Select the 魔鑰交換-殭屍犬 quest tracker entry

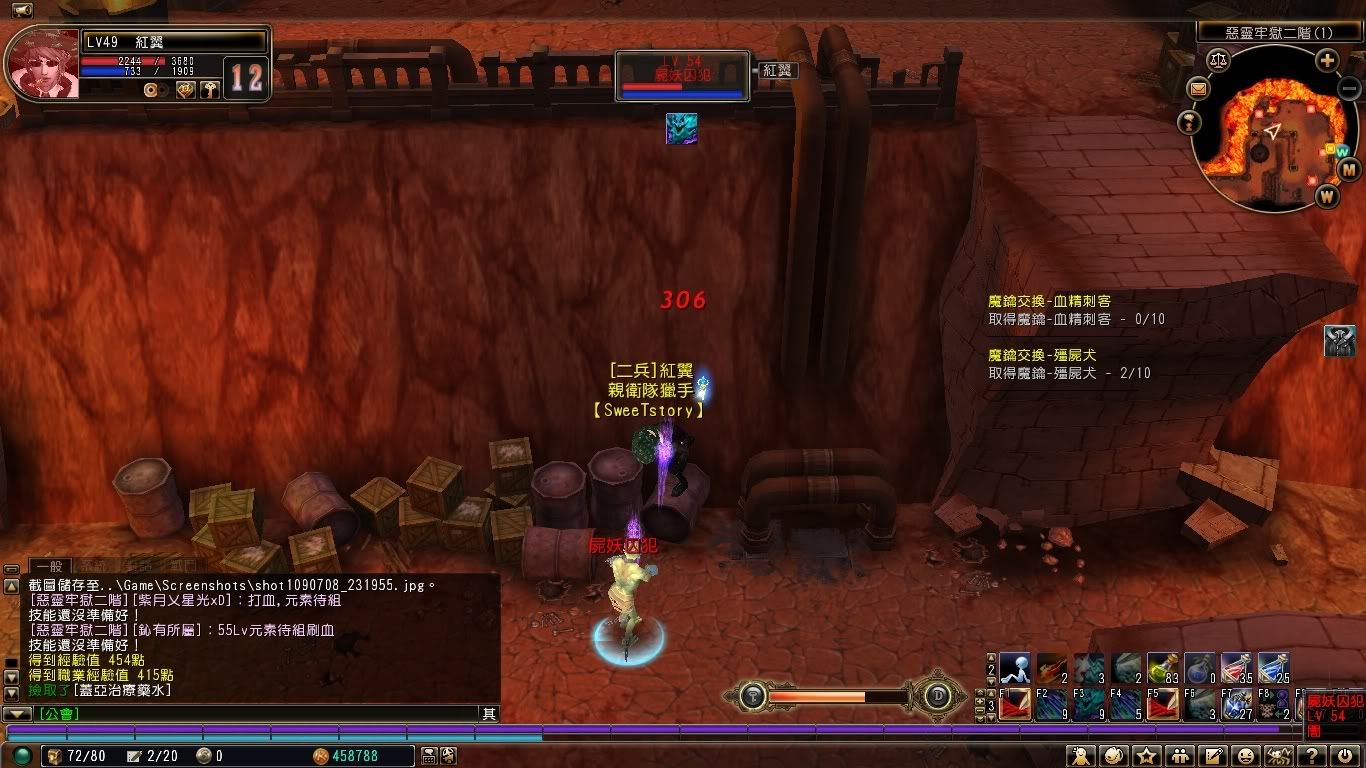coord(1049,355)
